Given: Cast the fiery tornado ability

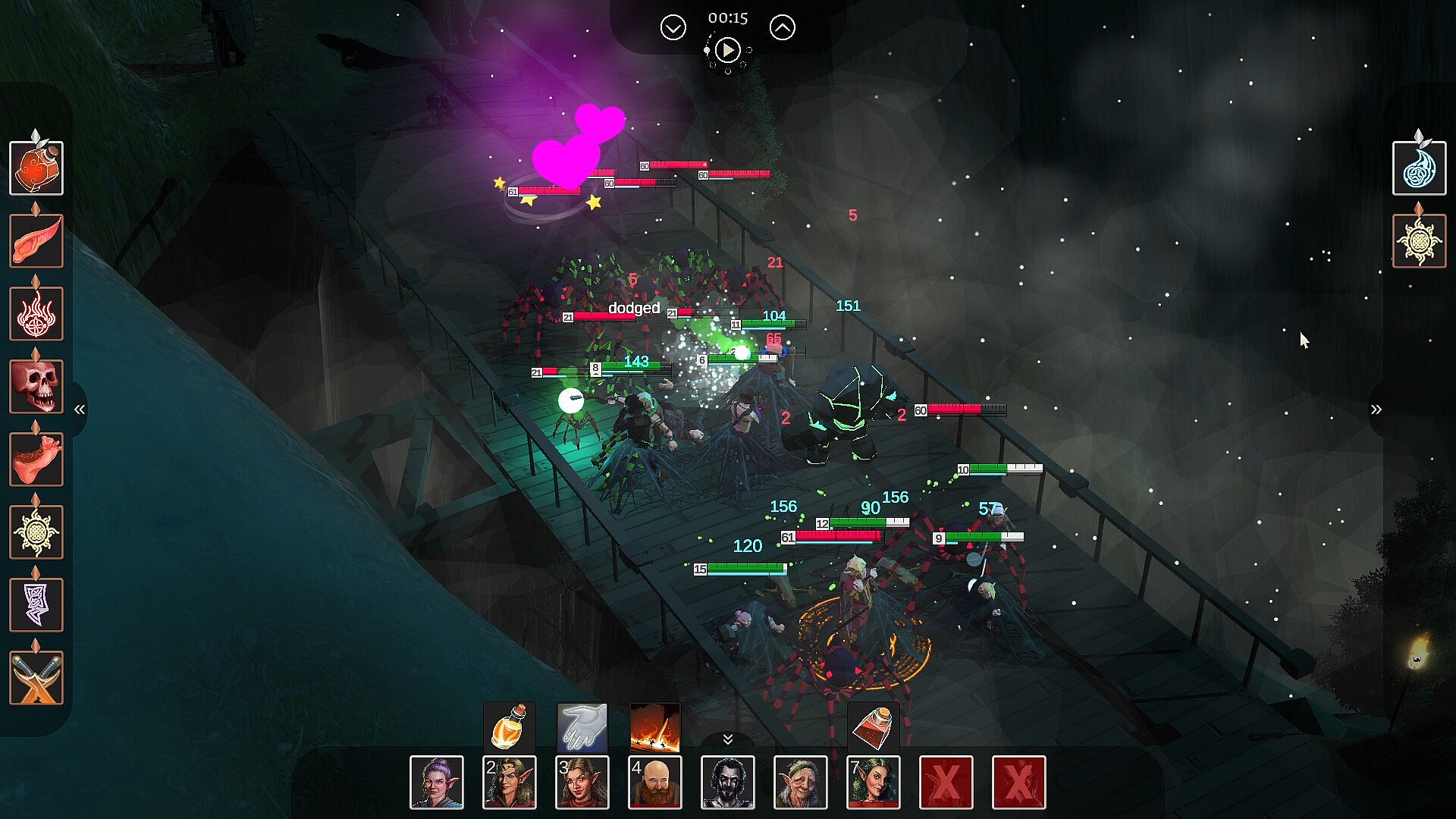Looking at the screenshot, I should pyautogui.click(x=654, y=727).
